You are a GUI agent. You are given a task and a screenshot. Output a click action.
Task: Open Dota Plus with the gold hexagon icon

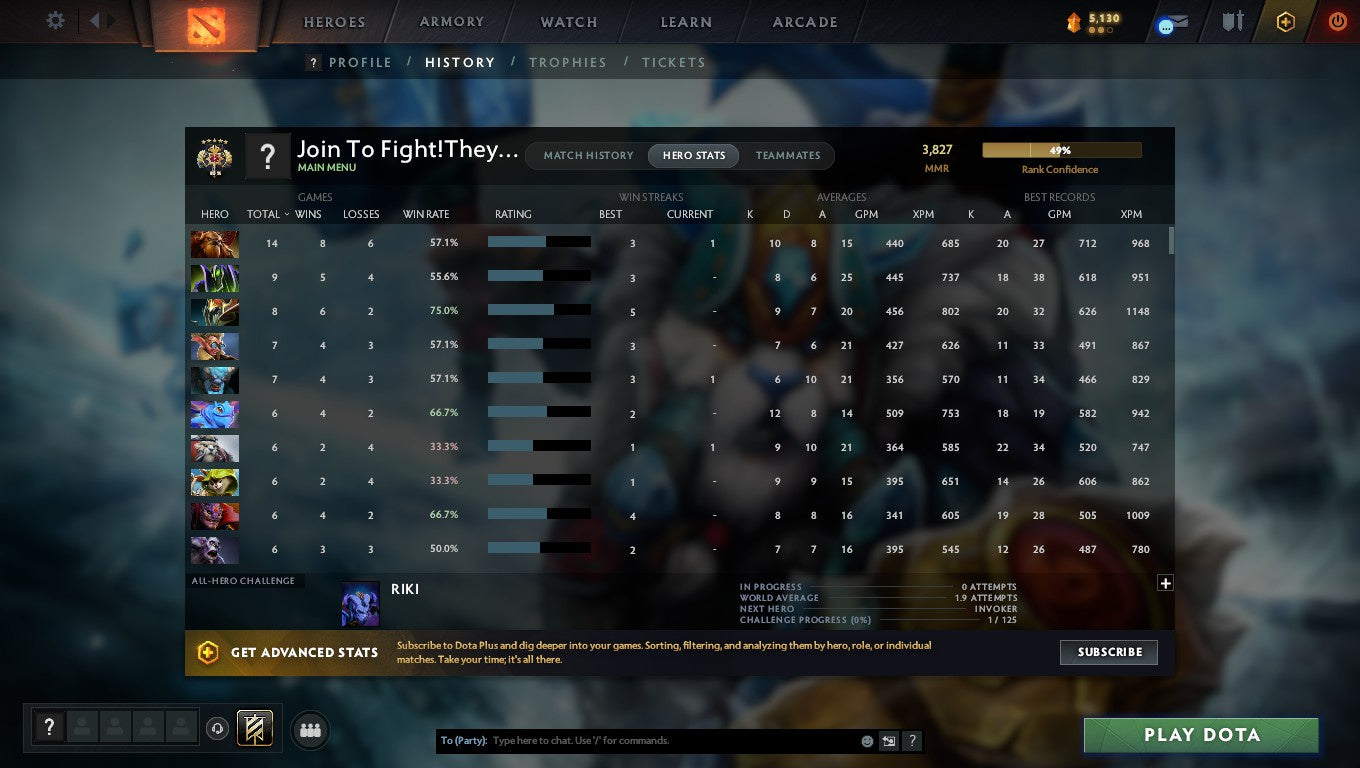point(1287,21)
